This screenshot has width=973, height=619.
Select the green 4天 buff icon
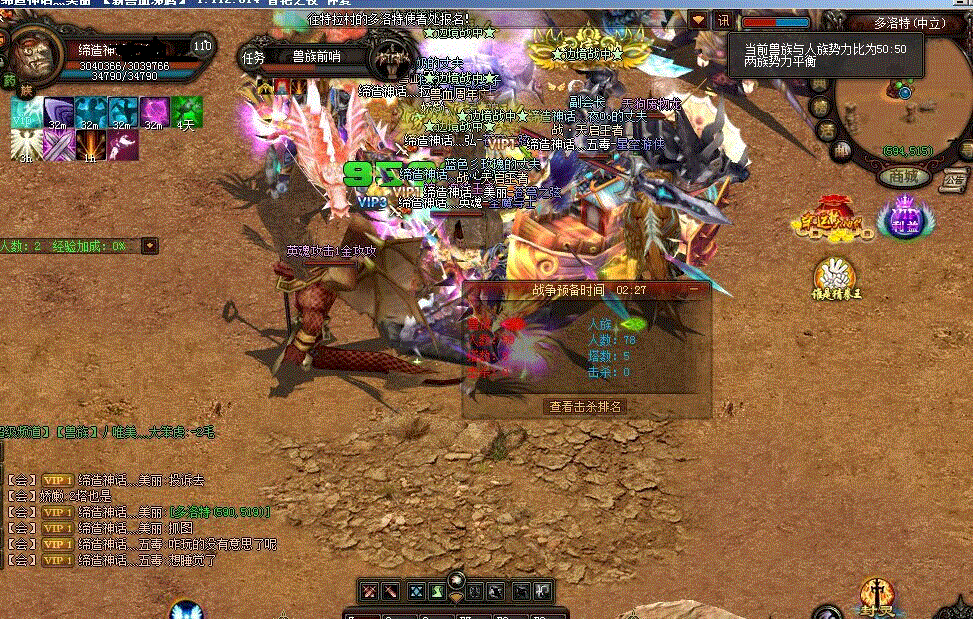(x=187, y=113)
